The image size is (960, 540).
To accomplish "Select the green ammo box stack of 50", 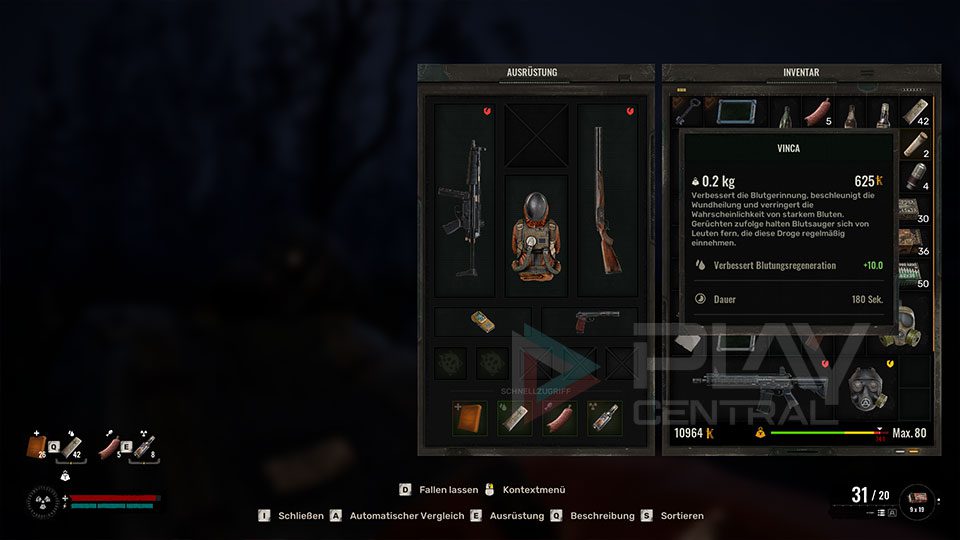I will [917, 273].
